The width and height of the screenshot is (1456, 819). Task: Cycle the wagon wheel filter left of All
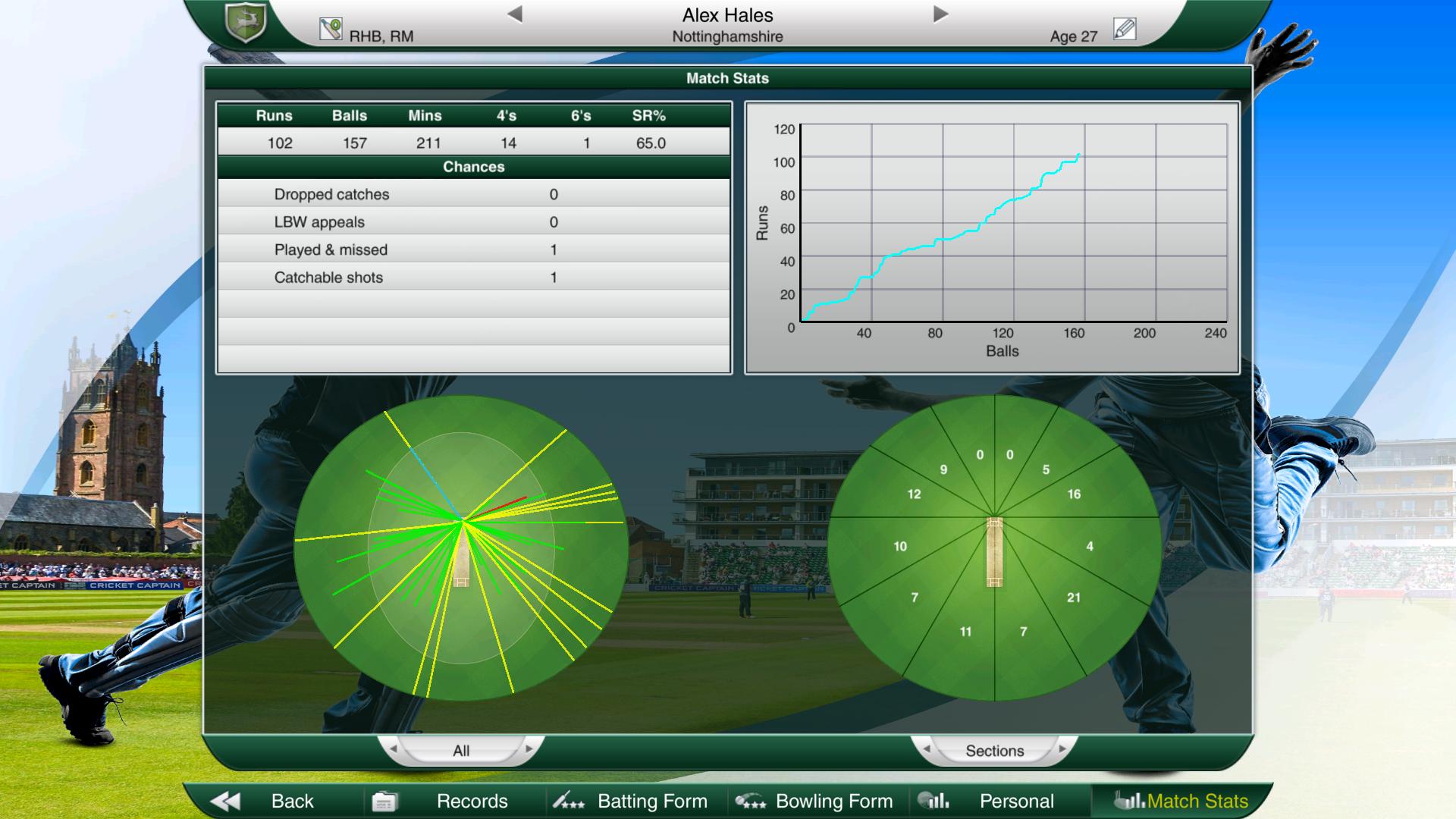pyautogui.click(x=394, y=750)
